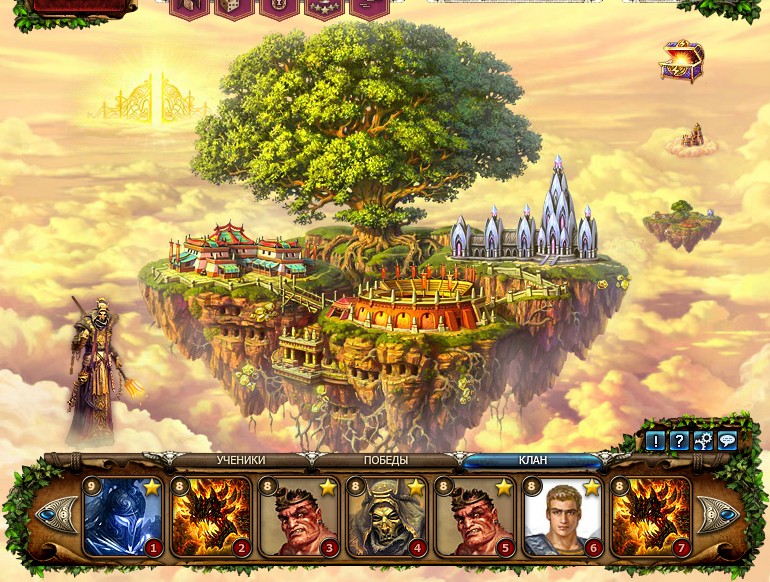Open the ПОБЕДЫ tab

pos(385,461)
